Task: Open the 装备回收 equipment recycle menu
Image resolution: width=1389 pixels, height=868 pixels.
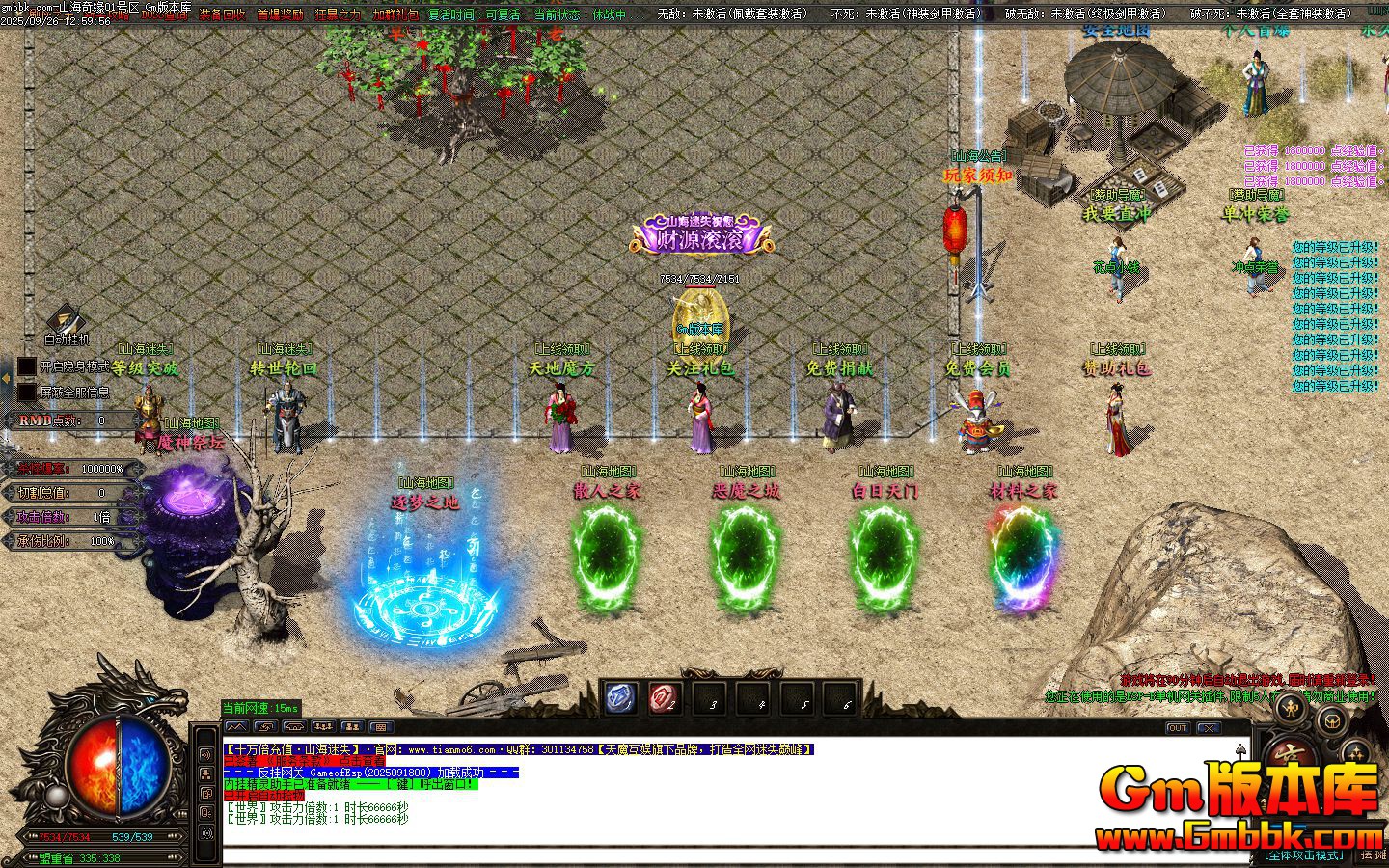Action: click(222, 14)
